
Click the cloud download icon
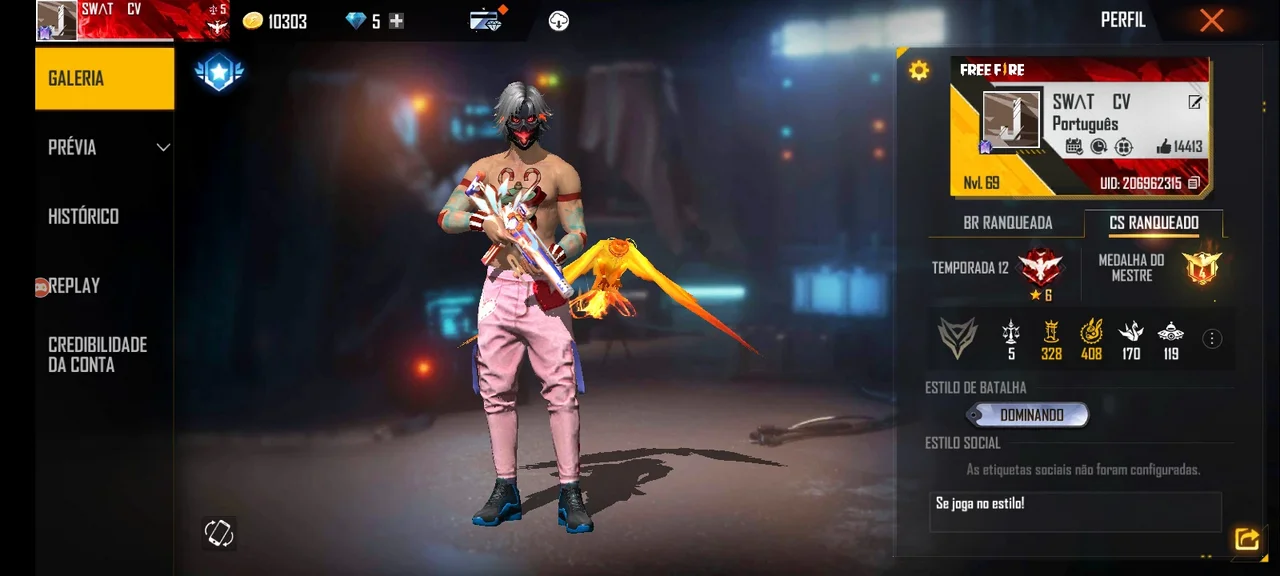point(559,21)
